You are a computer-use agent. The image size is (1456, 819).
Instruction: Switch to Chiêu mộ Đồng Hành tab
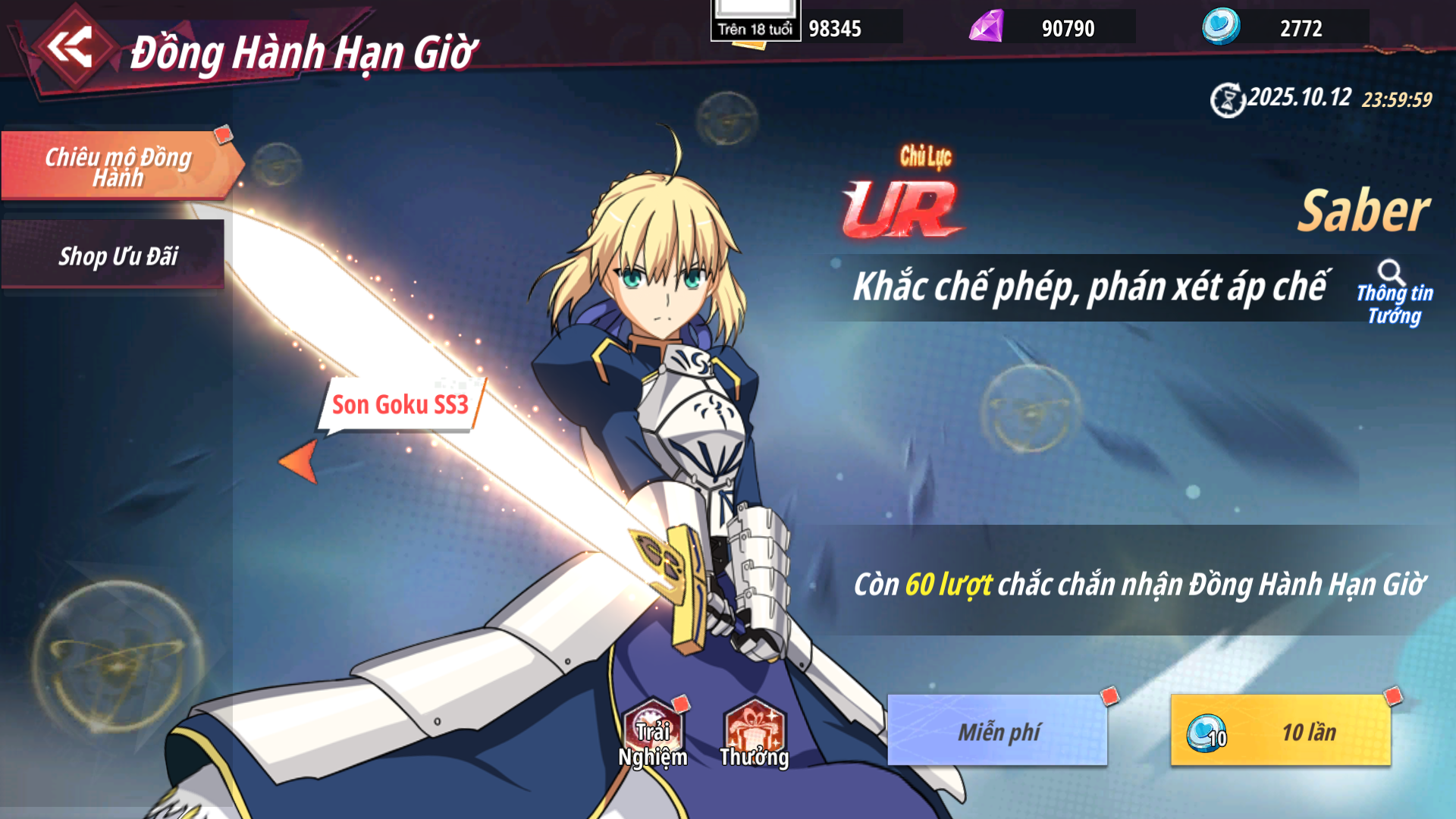click(118, 166)
